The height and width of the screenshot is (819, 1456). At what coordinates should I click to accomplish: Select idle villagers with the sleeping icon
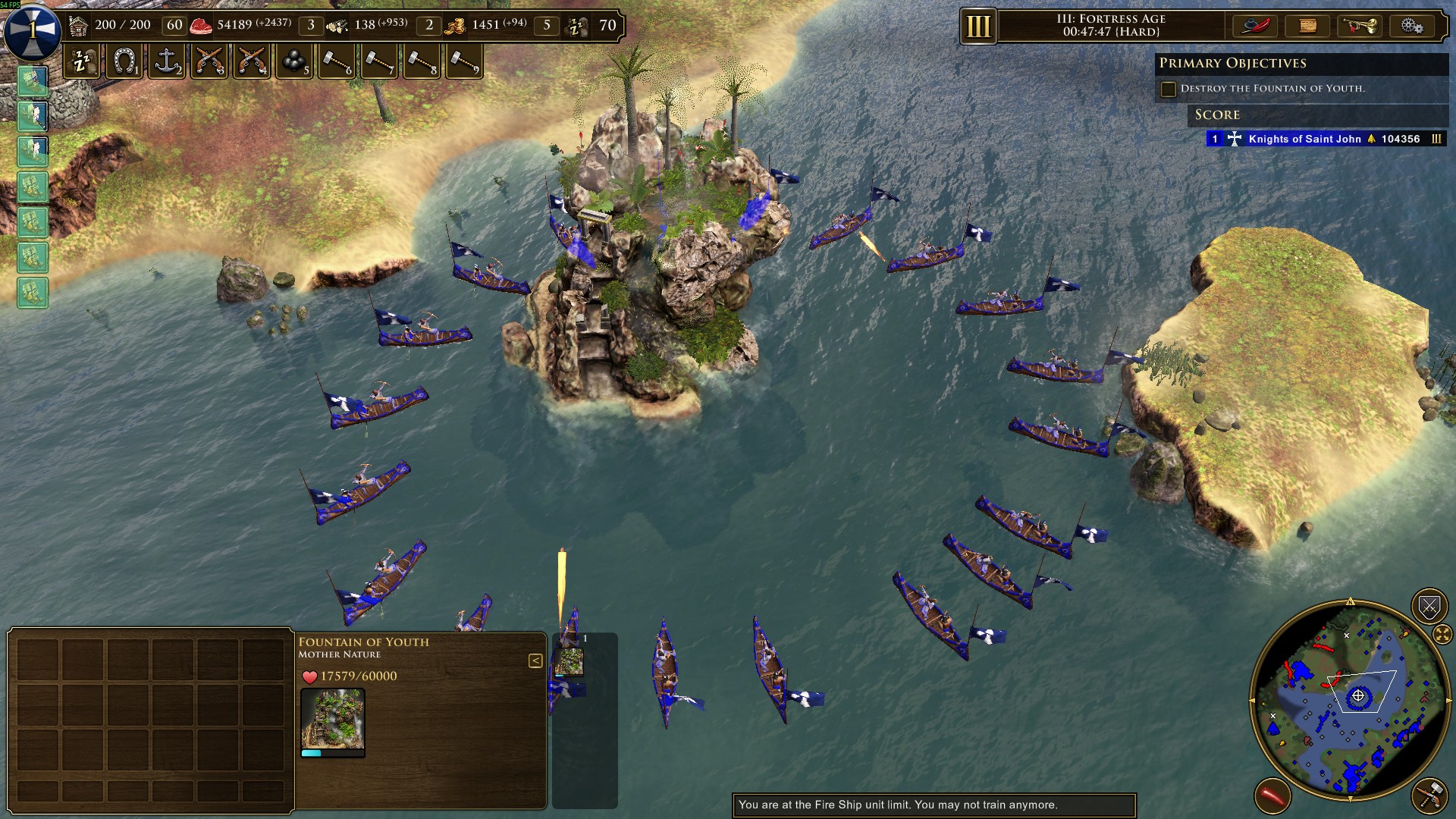[82, 61]
